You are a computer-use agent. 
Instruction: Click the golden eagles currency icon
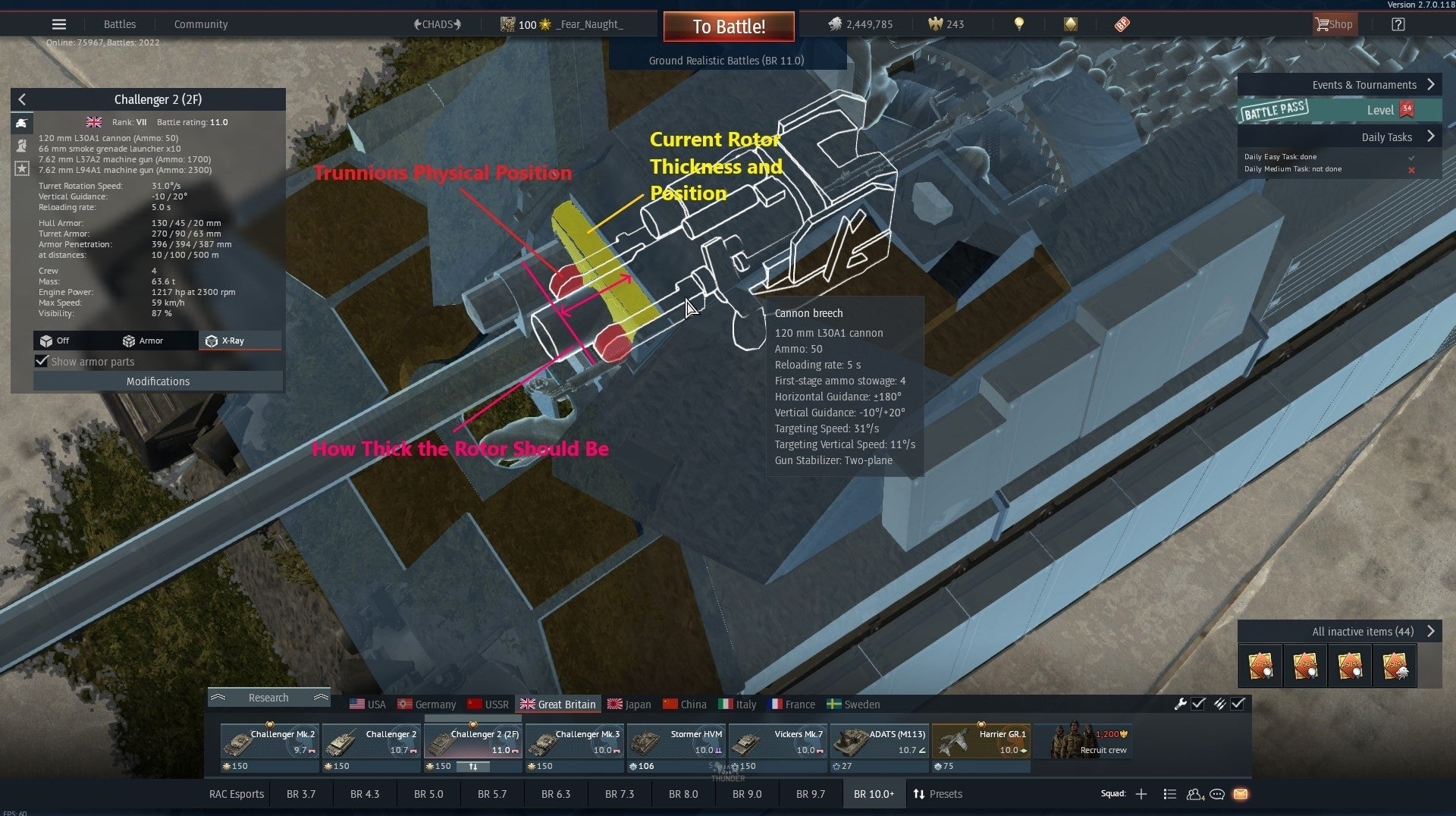click(935, 24)
